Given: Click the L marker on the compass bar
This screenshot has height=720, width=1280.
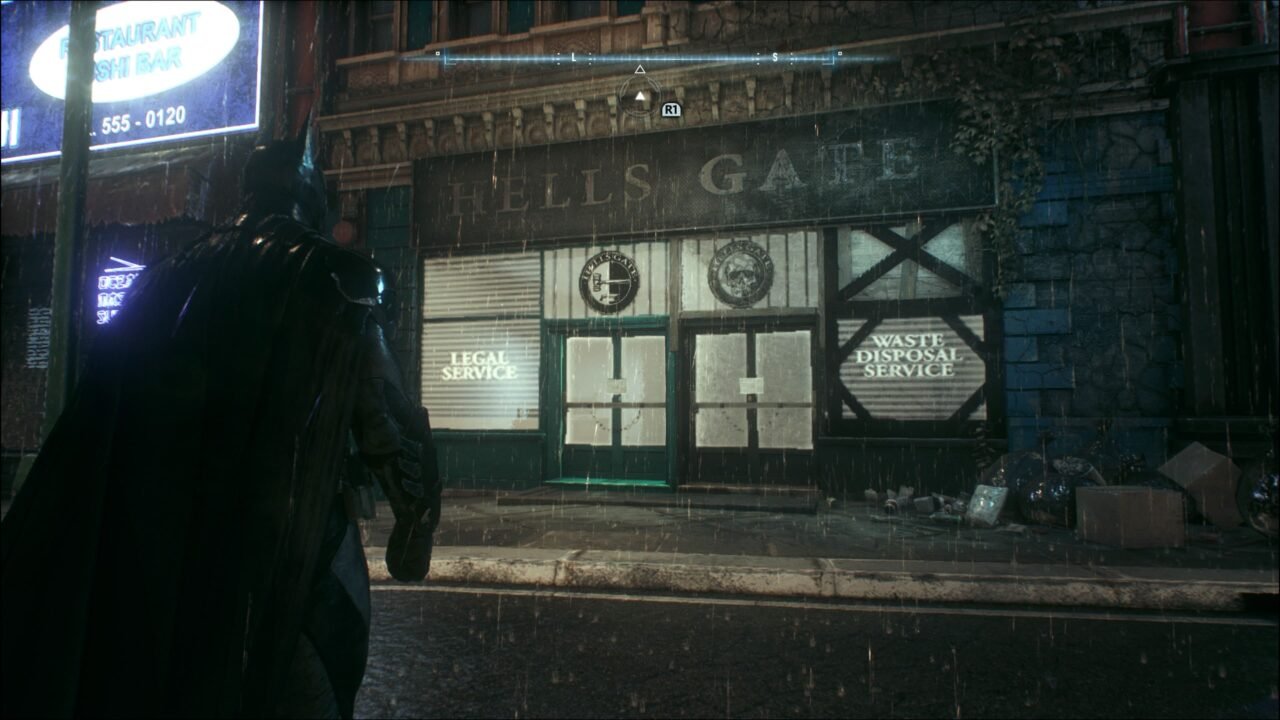Looking at the screenshot, I should [x=572, y=57].
